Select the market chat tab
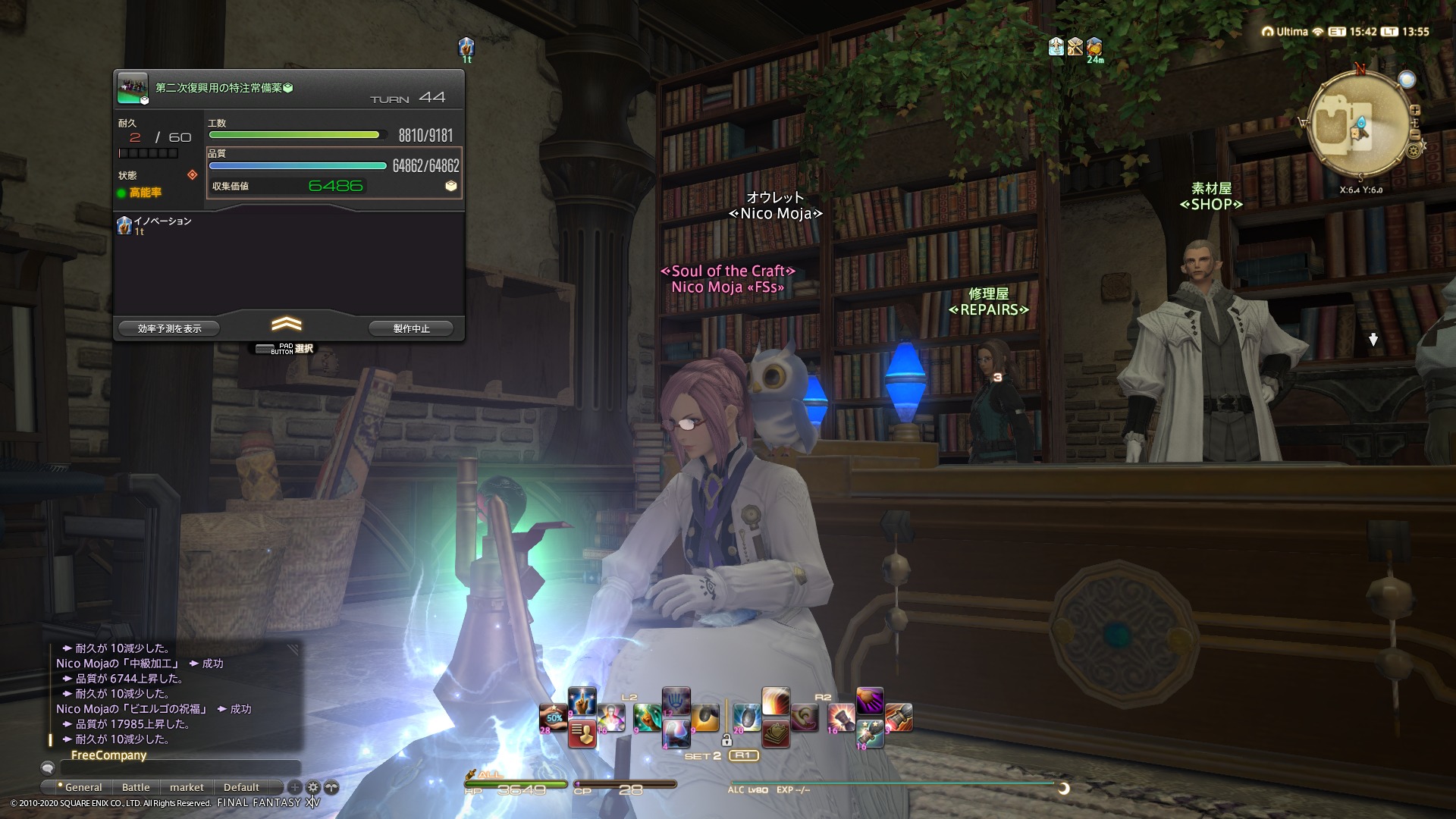This screenshot has width=1456, height=819. (x=187, y=787)
